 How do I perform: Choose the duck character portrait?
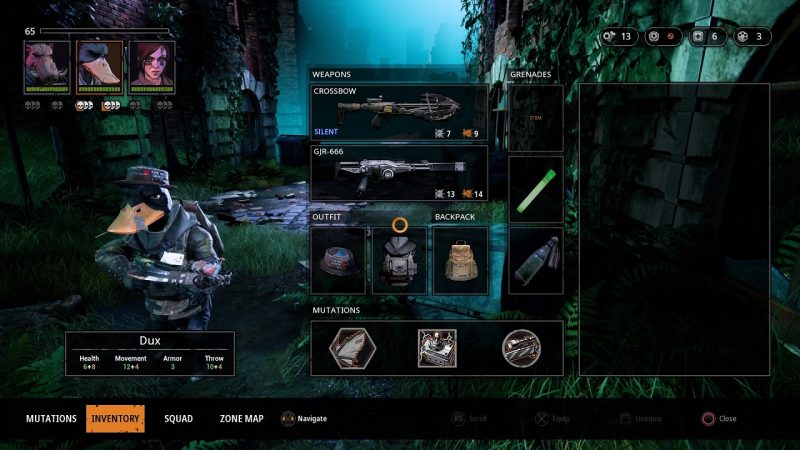coord(99,64)
